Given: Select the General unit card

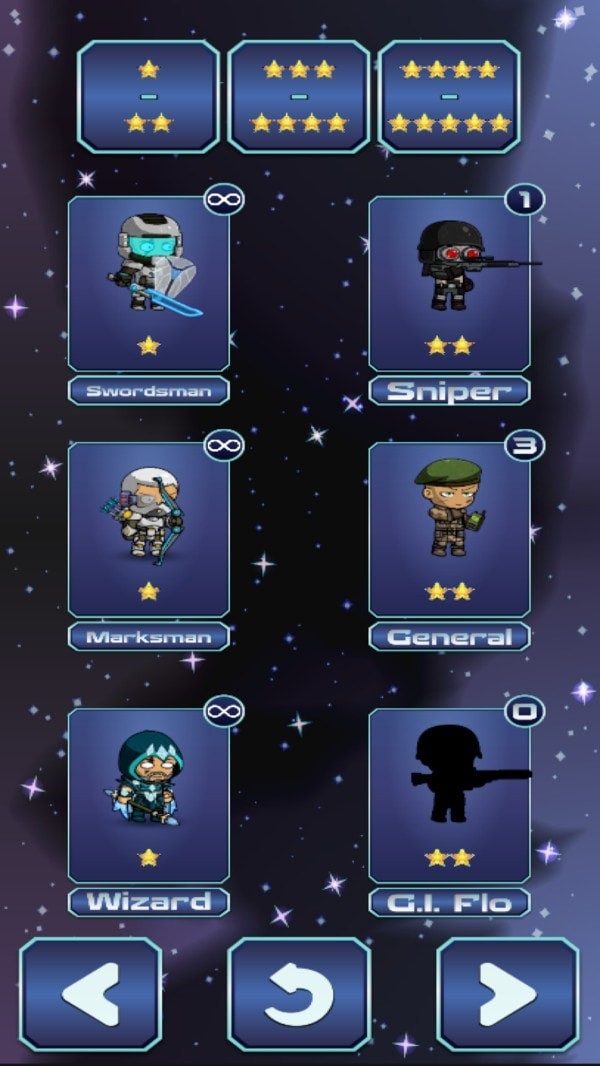Looking at the screenshot, I should [x=449, y=530].
